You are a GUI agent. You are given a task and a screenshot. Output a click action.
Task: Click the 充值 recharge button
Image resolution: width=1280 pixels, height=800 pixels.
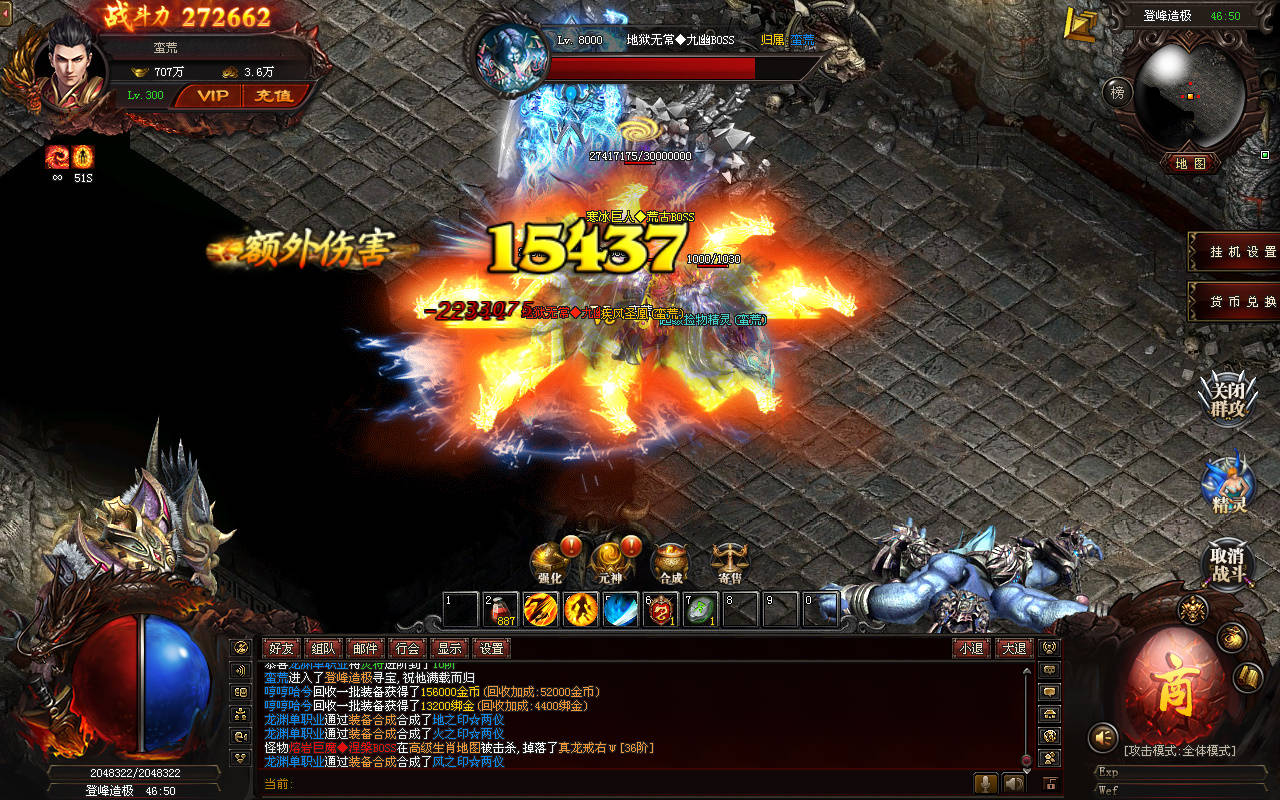[x=273, y=96]
